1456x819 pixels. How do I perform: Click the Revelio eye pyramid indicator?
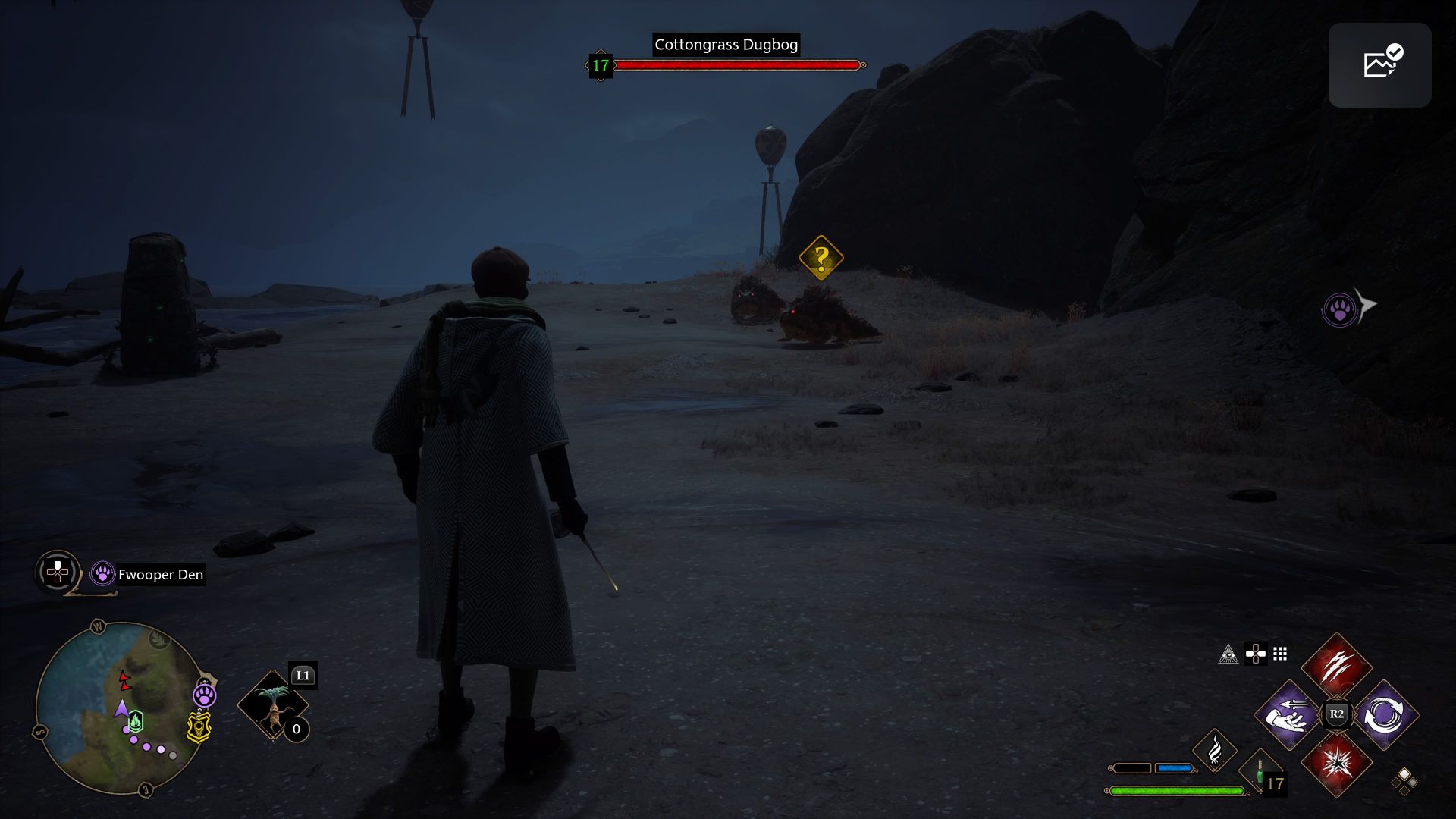(1228, 654)
